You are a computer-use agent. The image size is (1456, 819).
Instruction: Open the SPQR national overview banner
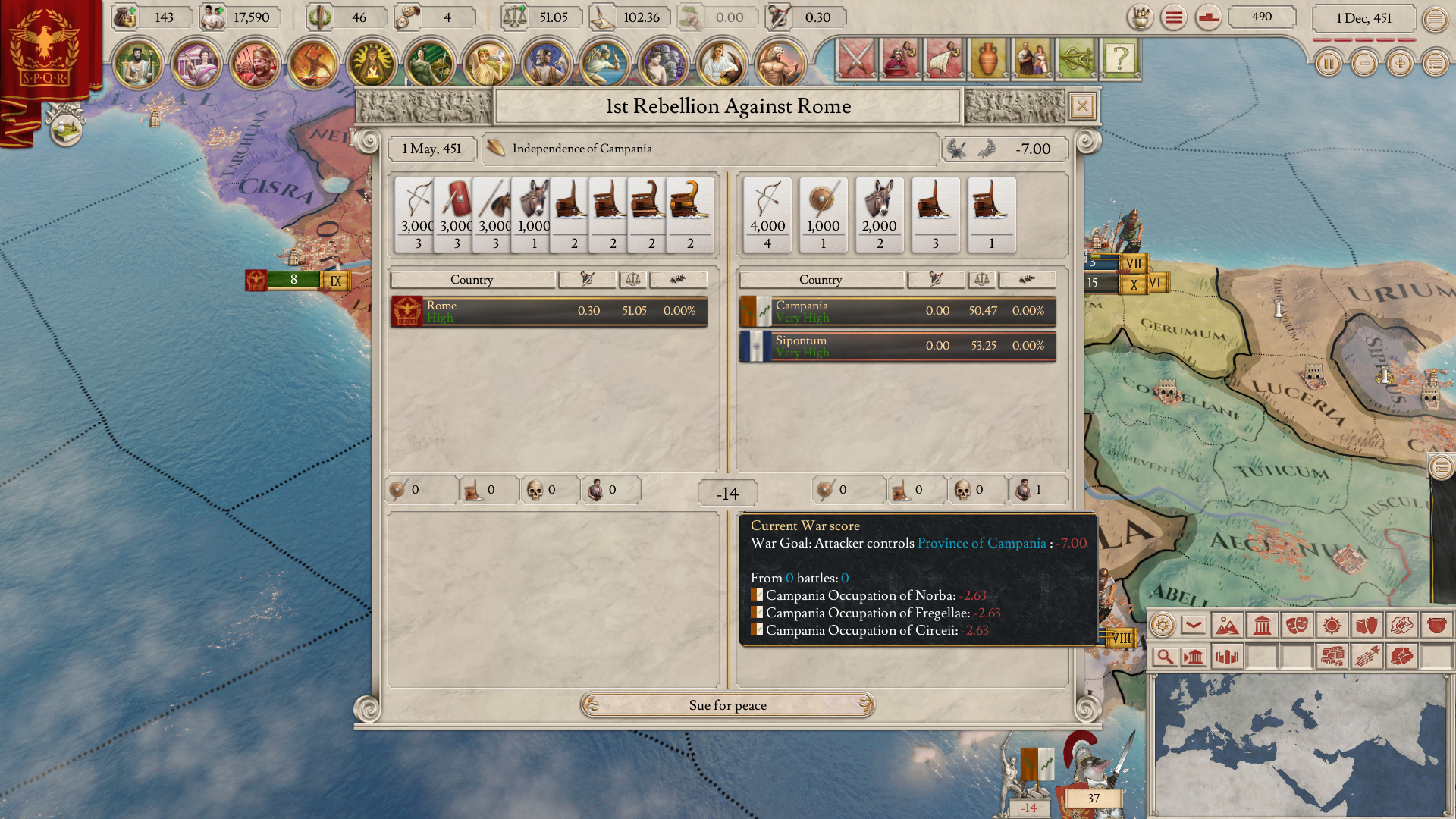point(45,49)
